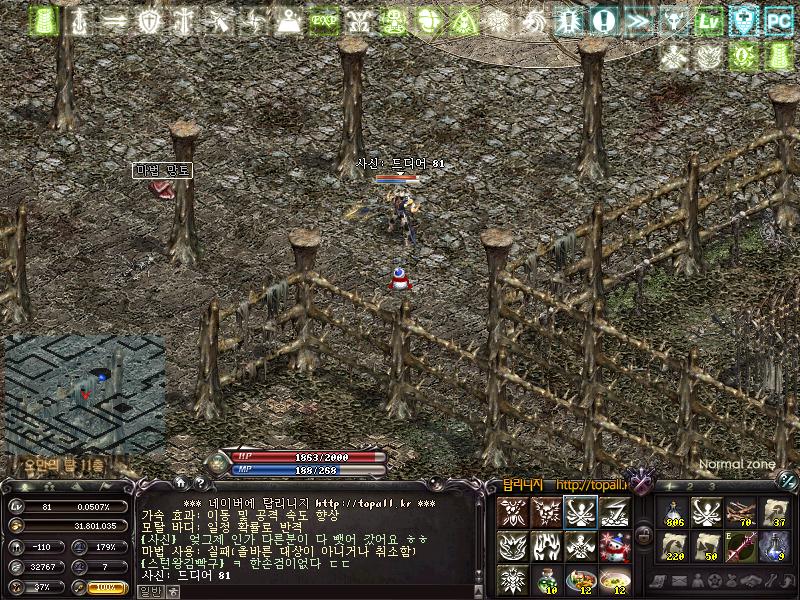Activate the lightning bolt skill slot

click(615, 513)
